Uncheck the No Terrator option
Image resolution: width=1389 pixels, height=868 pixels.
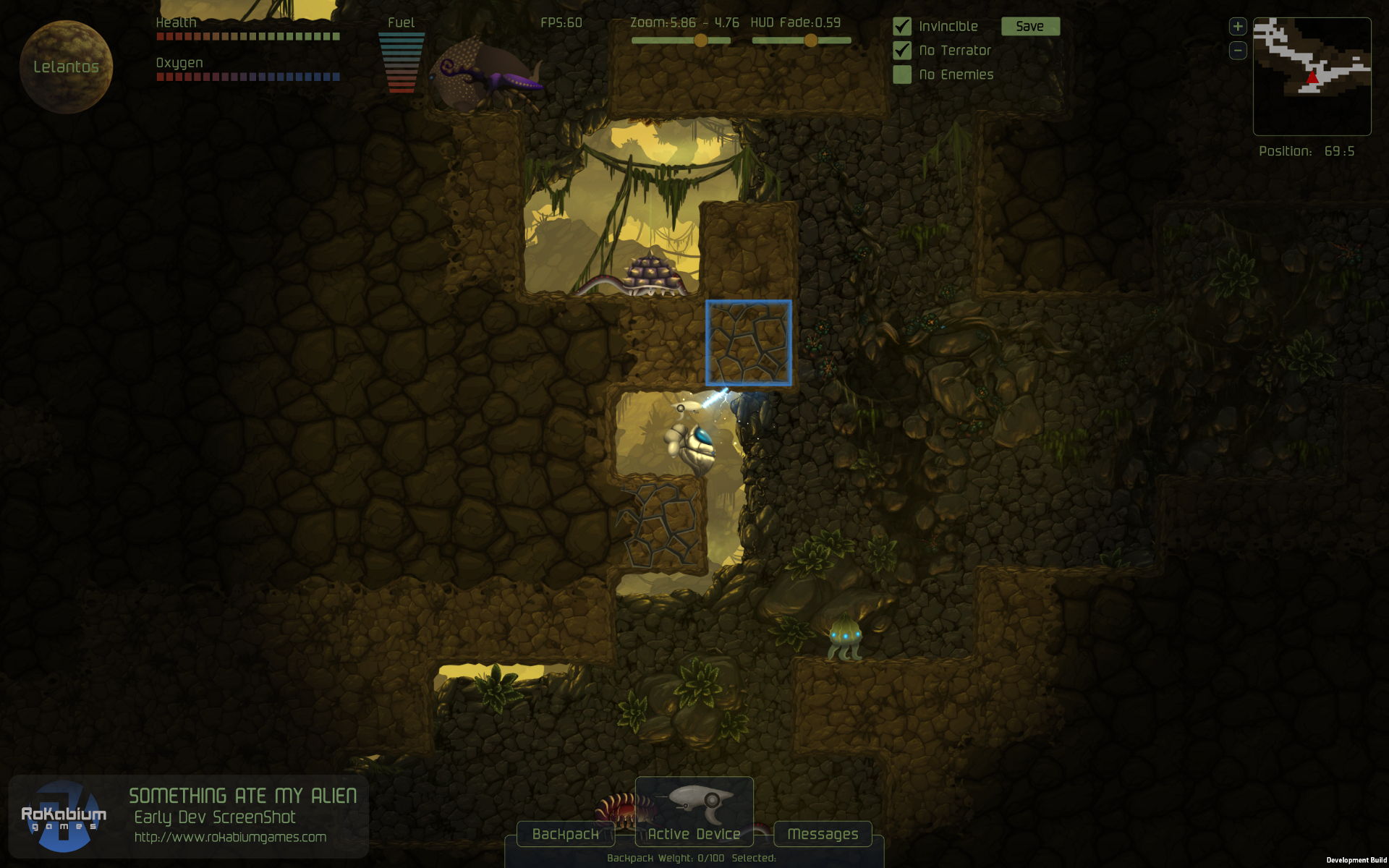902,51
